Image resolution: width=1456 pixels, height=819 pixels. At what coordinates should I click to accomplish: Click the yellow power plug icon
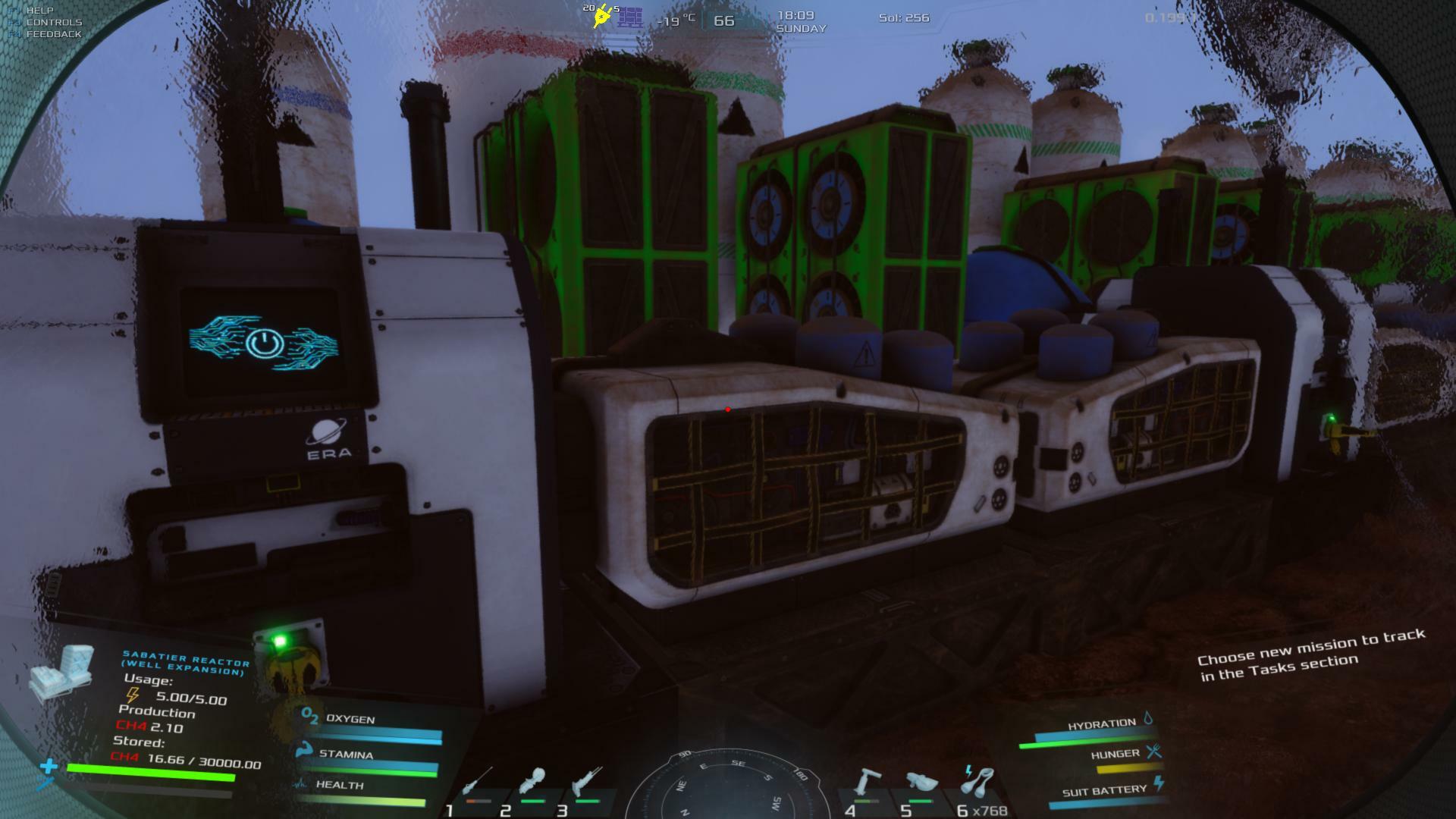(602, 15)
